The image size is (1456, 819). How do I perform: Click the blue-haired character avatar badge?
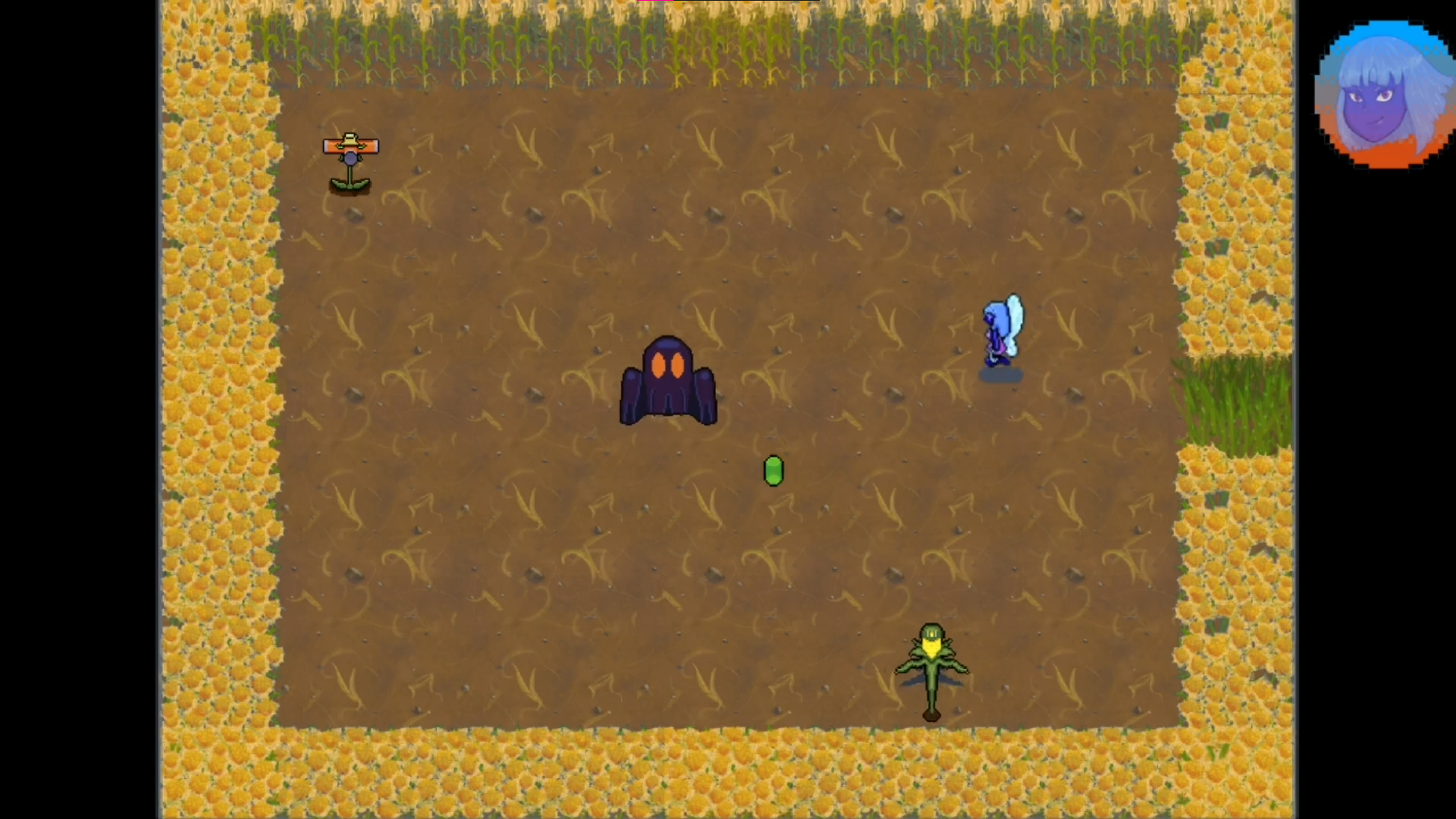pos(1385,94)
